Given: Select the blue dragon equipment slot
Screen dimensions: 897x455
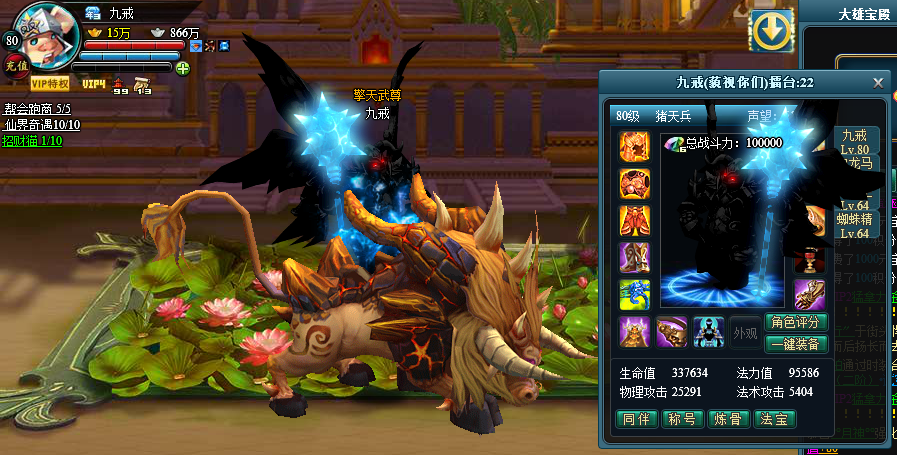Looking at the screenshot, I should pyautogui.click(x=634, y=294).
